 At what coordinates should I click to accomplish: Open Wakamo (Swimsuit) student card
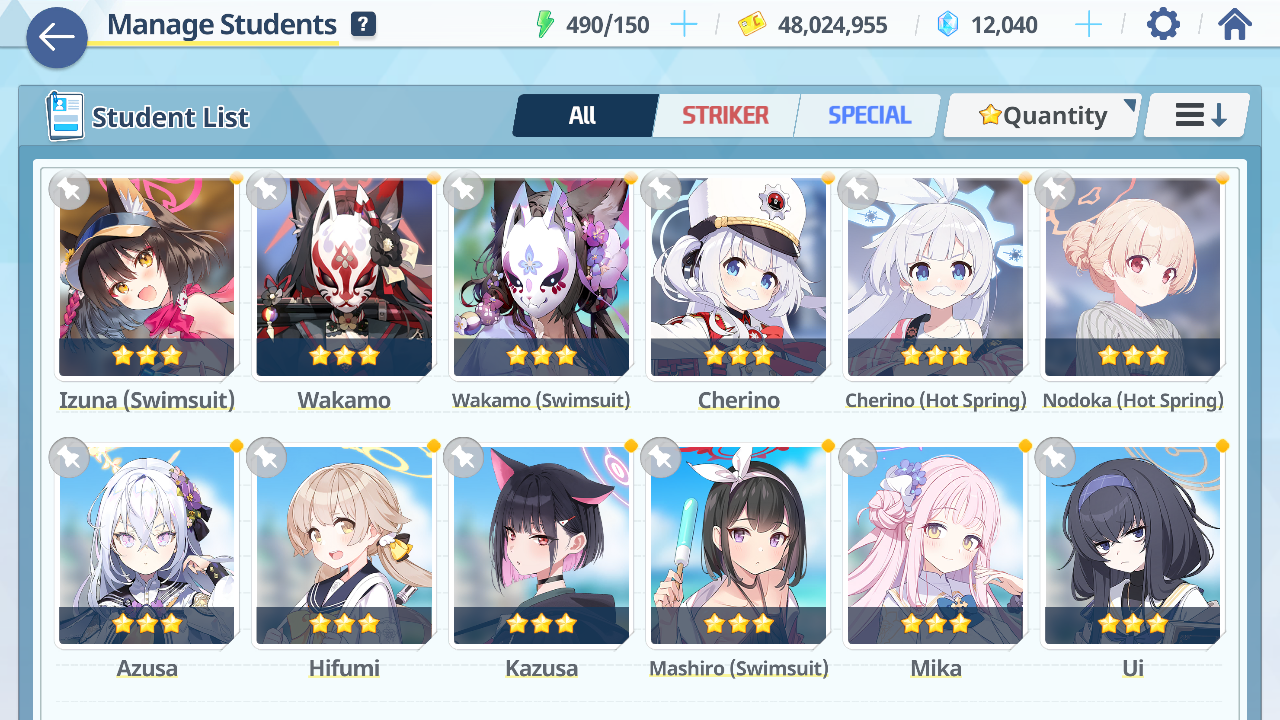point(541,278)
